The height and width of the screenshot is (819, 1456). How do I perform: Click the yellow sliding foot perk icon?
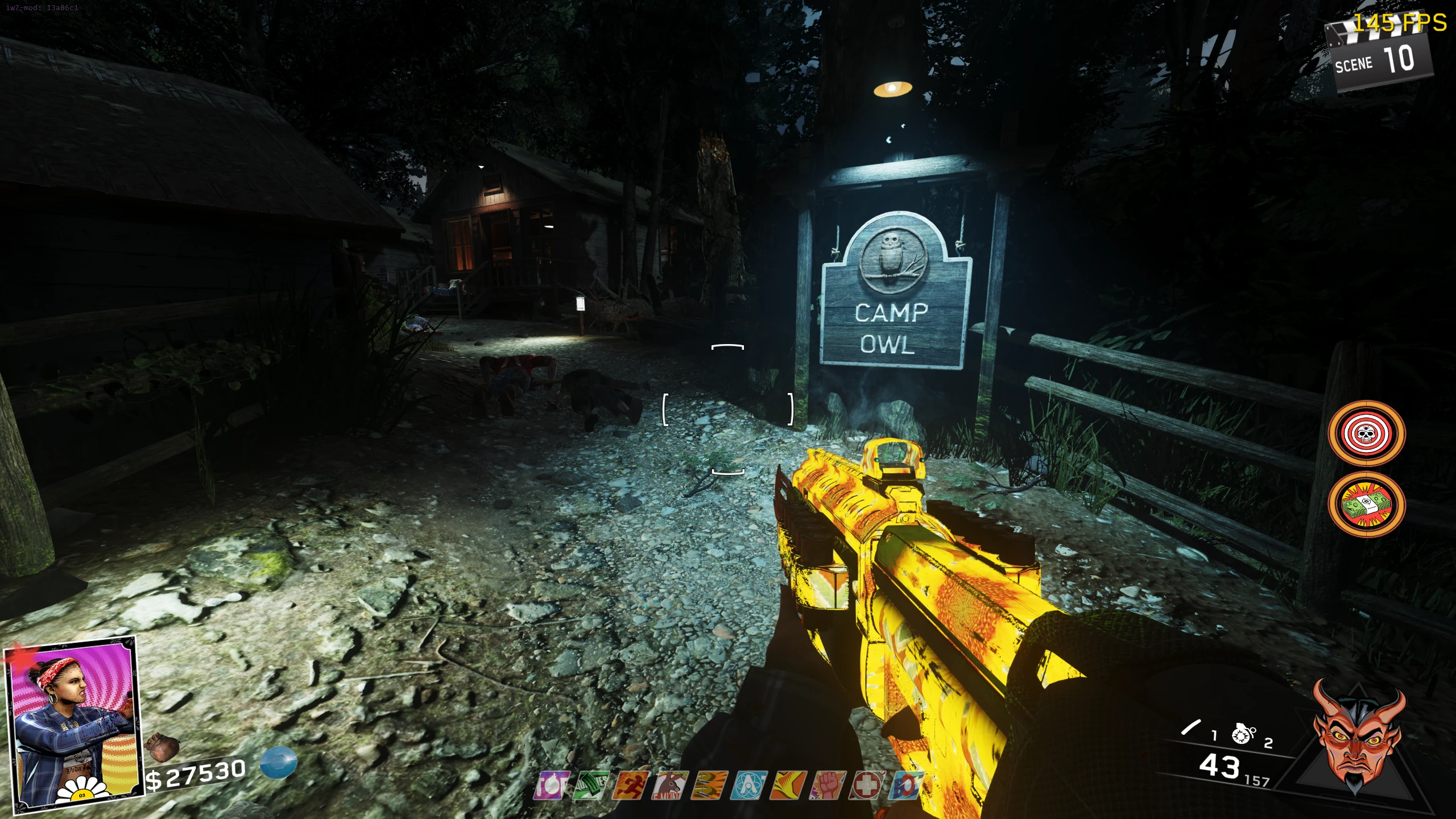(788, 785)
